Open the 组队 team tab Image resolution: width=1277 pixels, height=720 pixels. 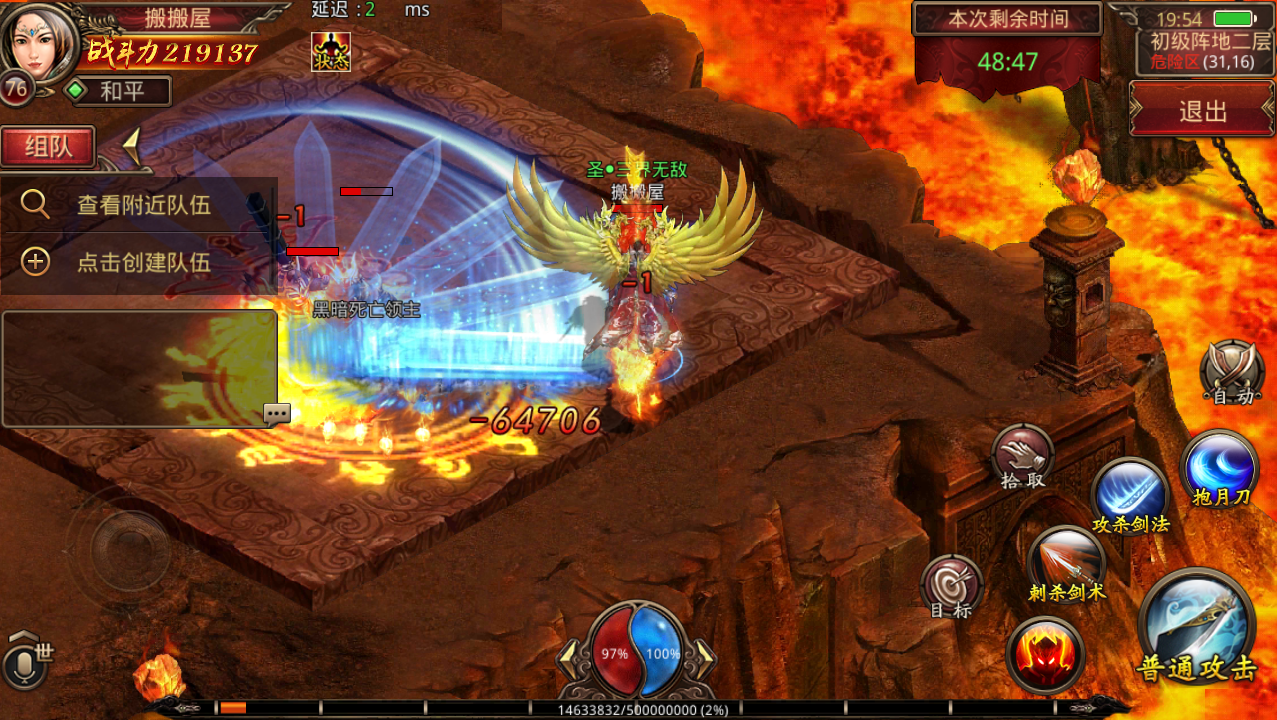pyautogui.click(x=48, y=147)
